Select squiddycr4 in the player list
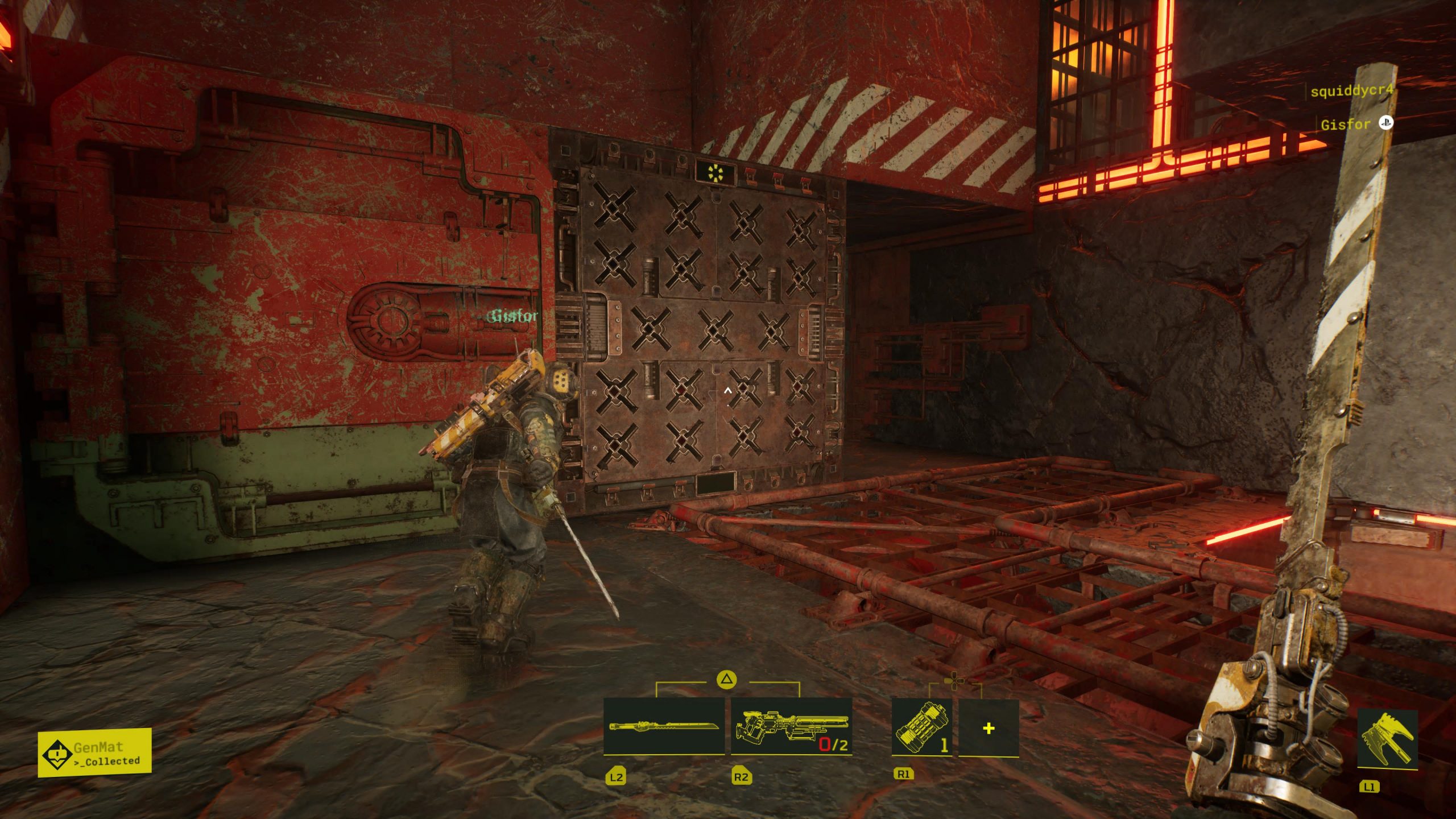This screenshot has height=819, width=1456. click(x=1351, y=91)
